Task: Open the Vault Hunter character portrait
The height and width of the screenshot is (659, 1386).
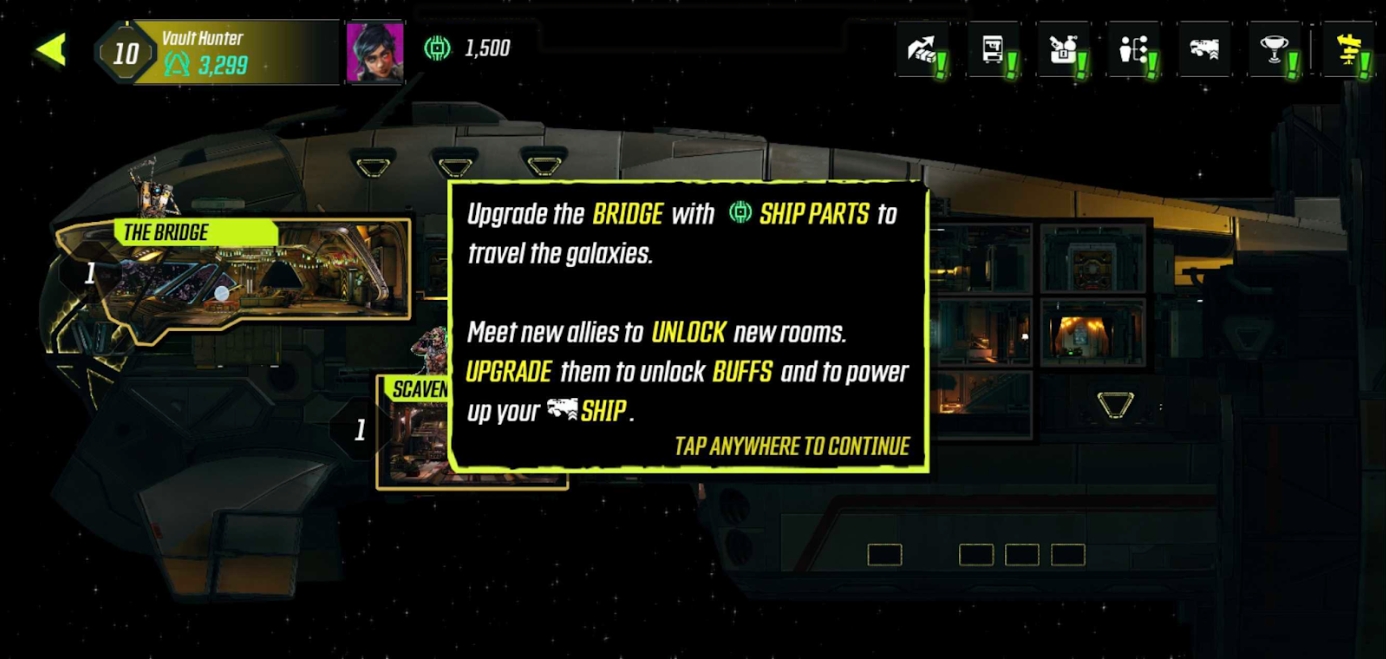Action: [x=375, y=51]
